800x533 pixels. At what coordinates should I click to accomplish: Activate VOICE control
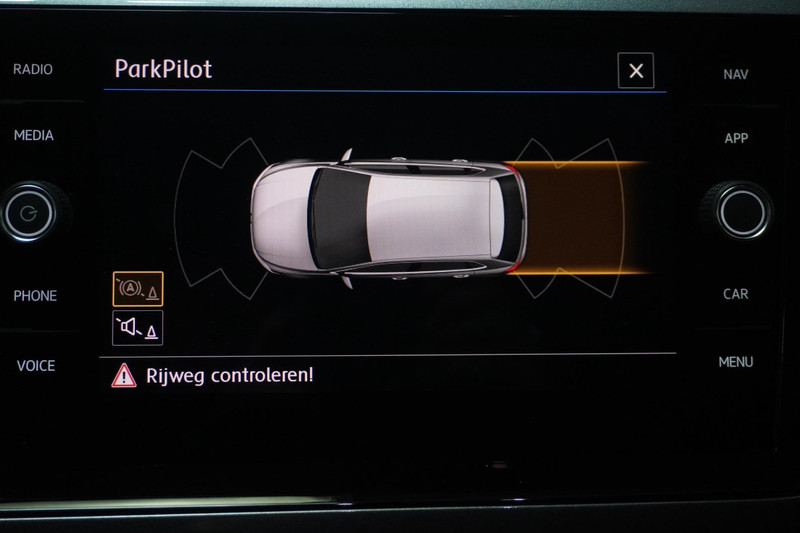pyautogui.click(x=35, y=365)
